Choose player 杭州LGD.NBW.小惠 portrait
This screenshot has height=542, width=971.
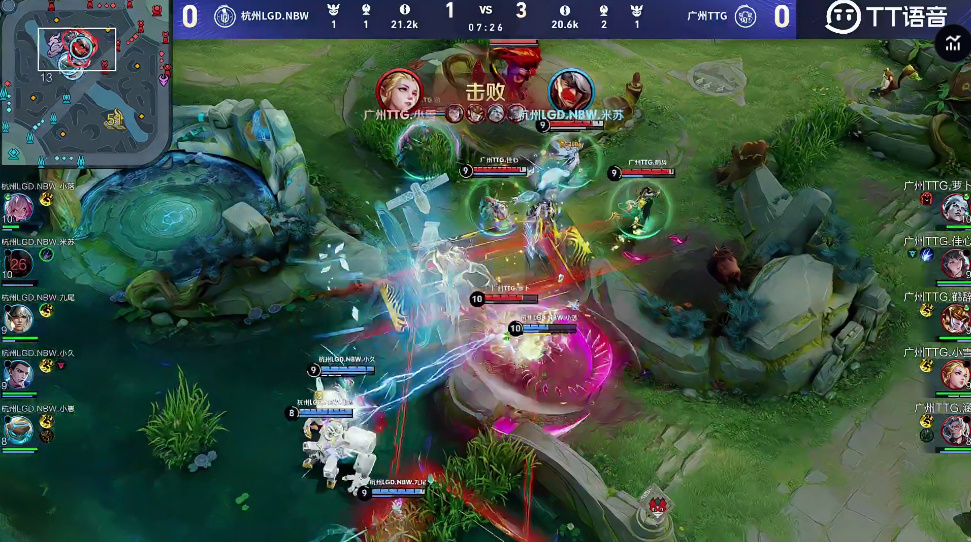pos(20,429)
